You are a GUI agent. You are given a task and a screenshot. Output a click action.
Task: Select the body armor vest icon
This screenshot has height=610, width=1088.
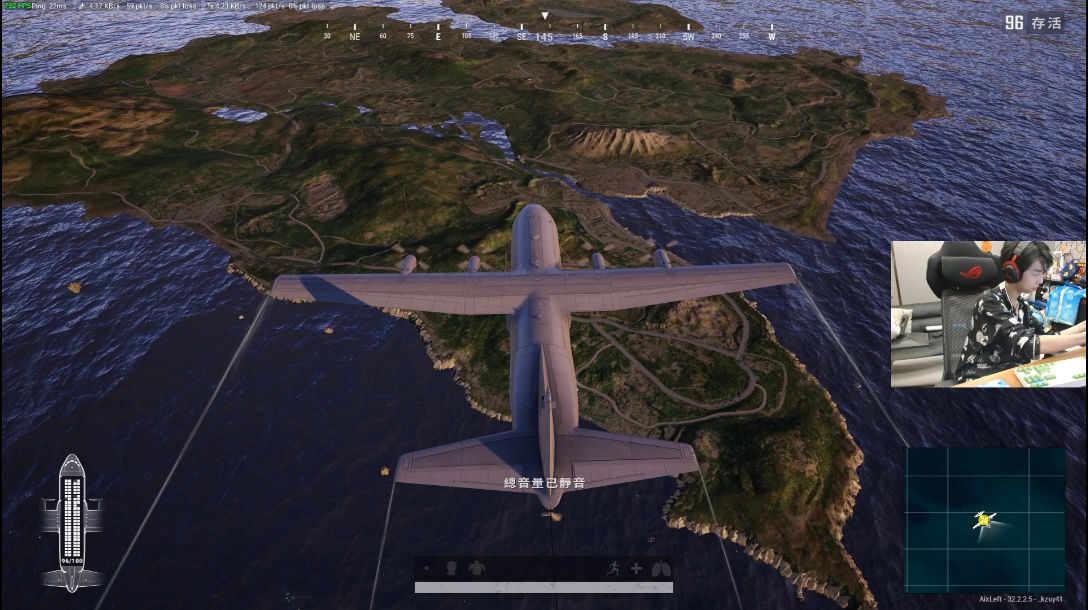477,568
